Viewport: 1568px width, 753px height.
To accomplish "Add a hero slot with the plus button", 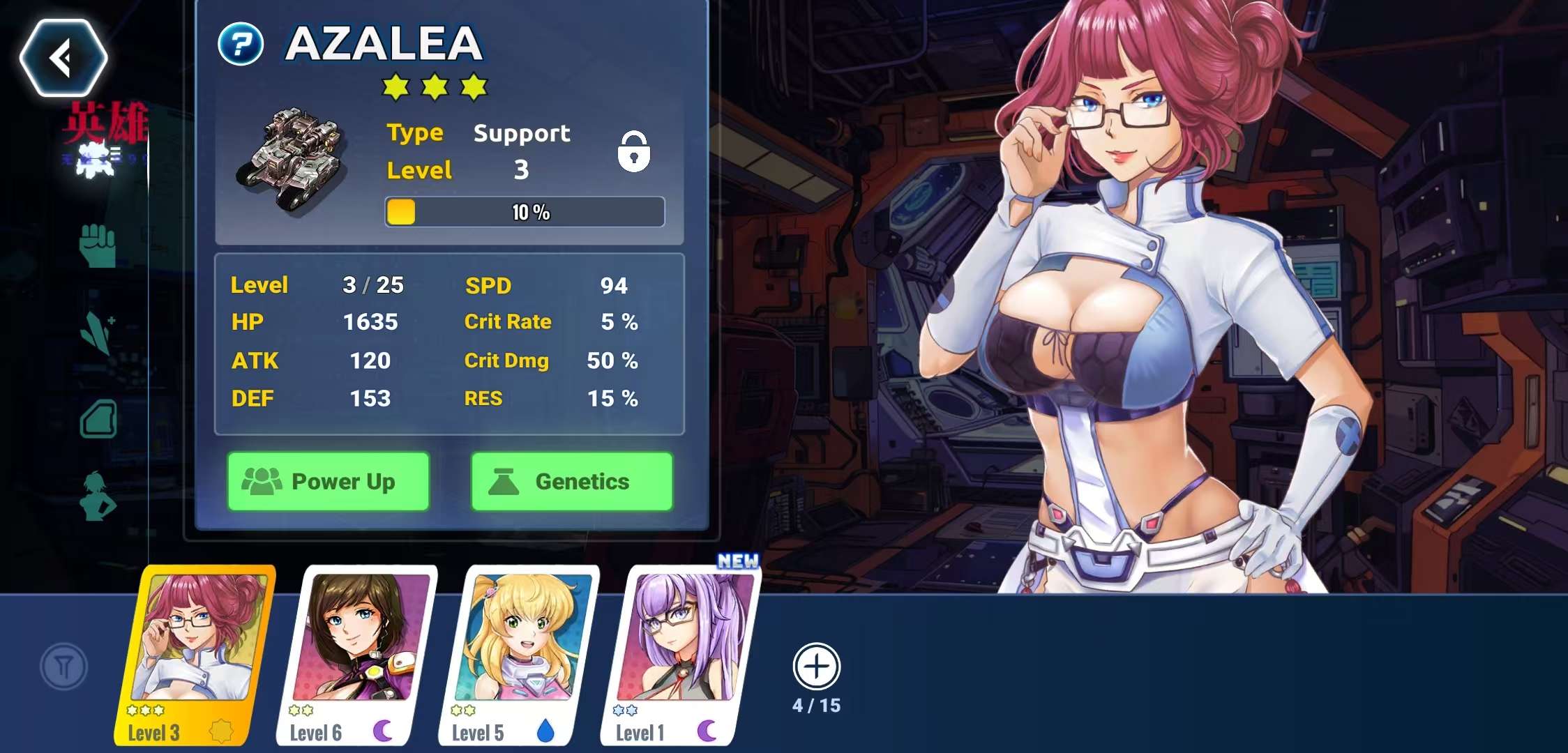I will pos(816,667).
